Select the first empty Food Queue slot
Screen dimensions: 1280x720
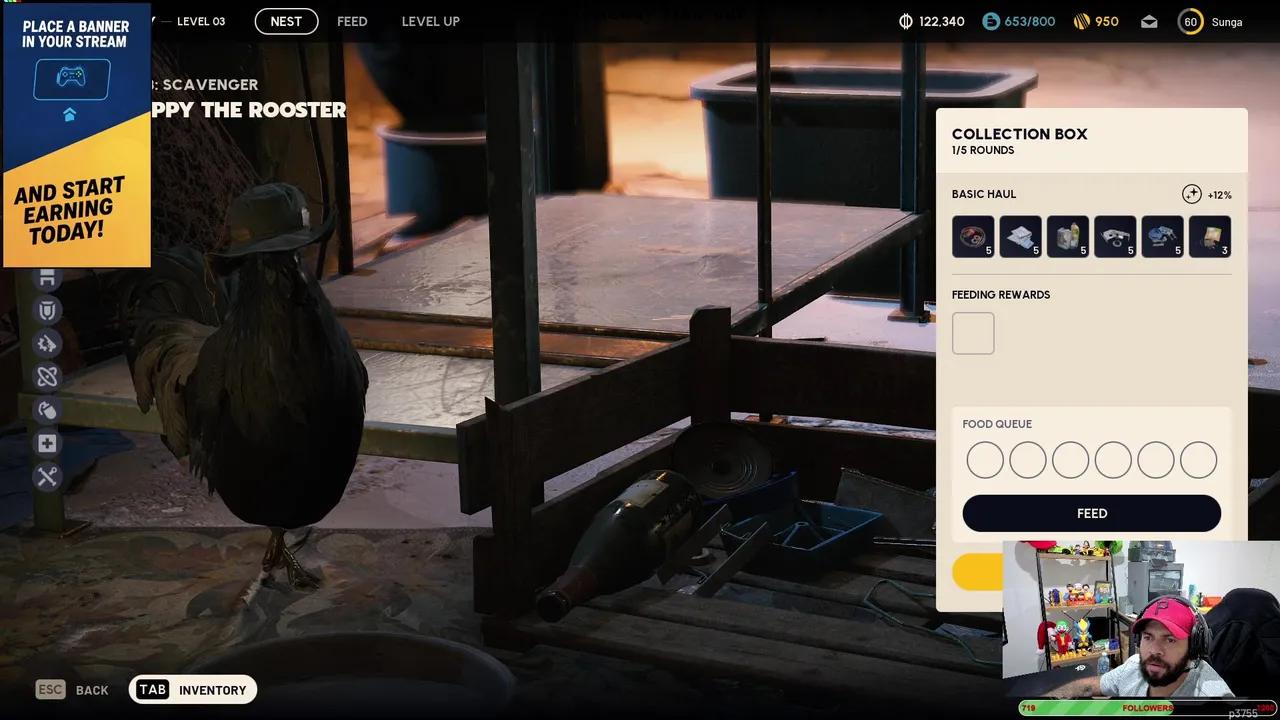point(985,459)
